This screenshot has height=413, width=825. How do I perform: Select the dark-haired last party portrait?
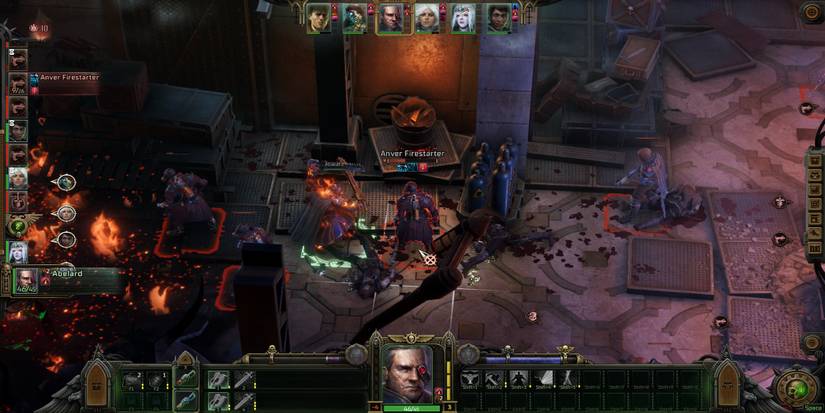498,18
